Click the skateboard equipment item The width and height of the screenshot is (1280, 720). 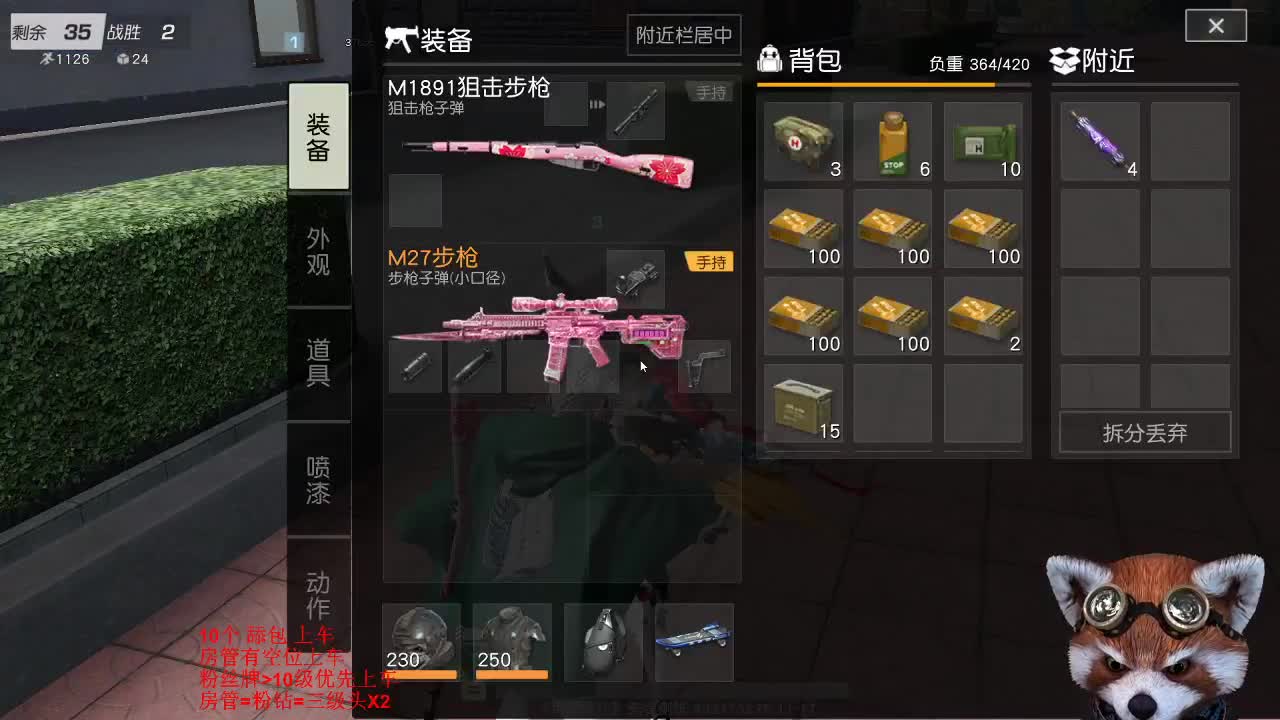click(x=694, y=643)
